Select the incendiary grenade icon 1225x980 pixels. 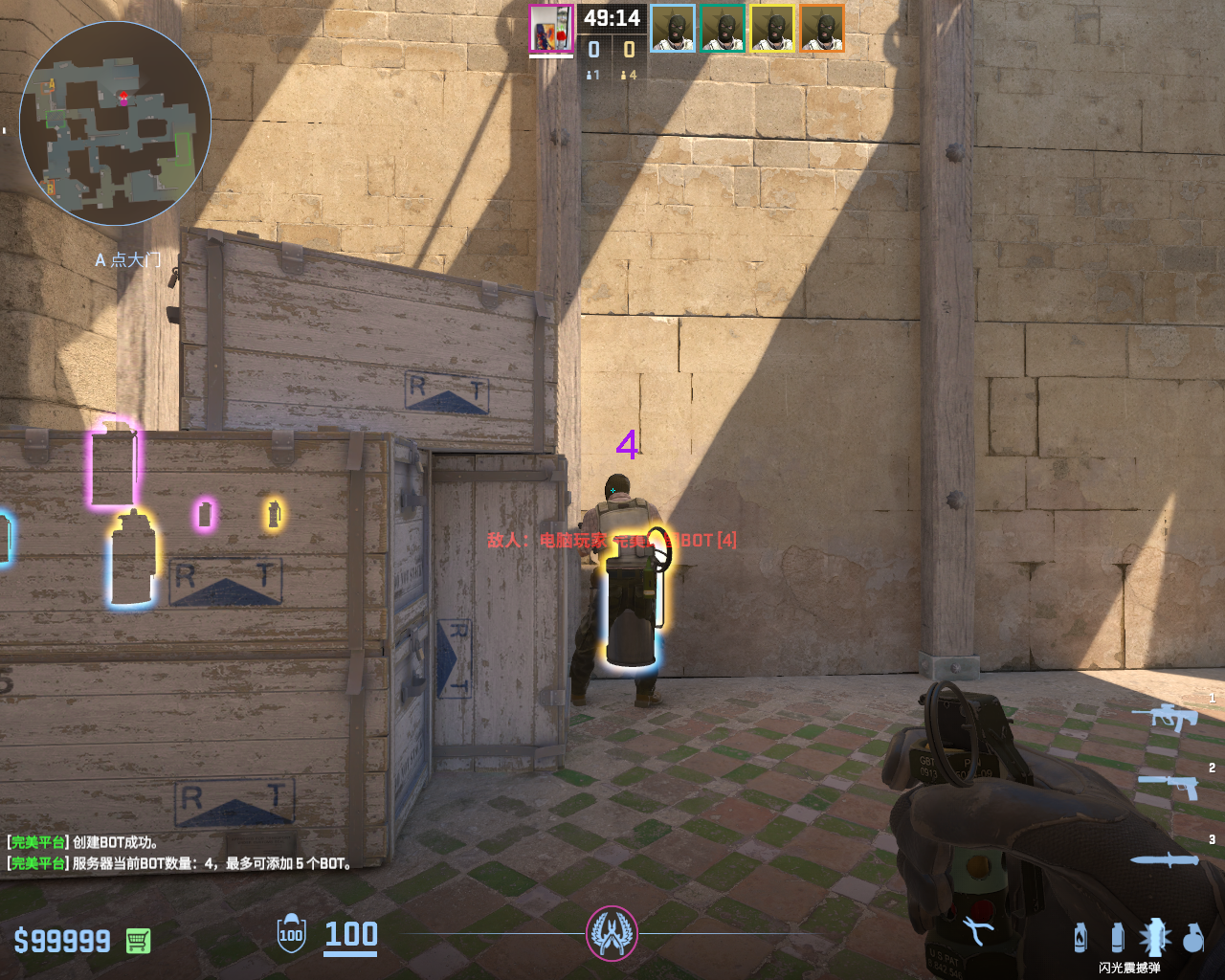click(x=1080, y=937)
